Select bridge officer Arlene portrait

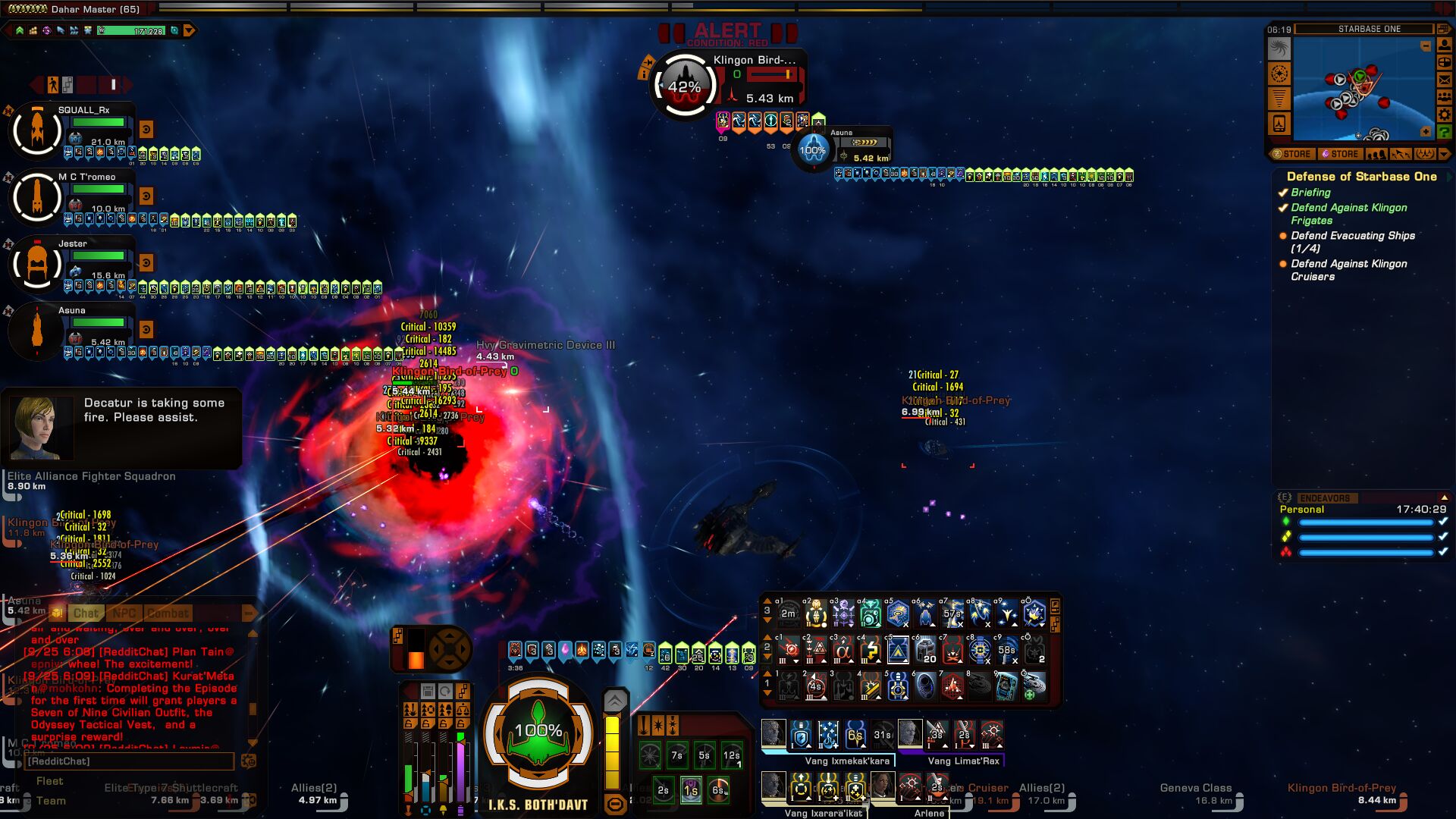(x=883, y=786)
